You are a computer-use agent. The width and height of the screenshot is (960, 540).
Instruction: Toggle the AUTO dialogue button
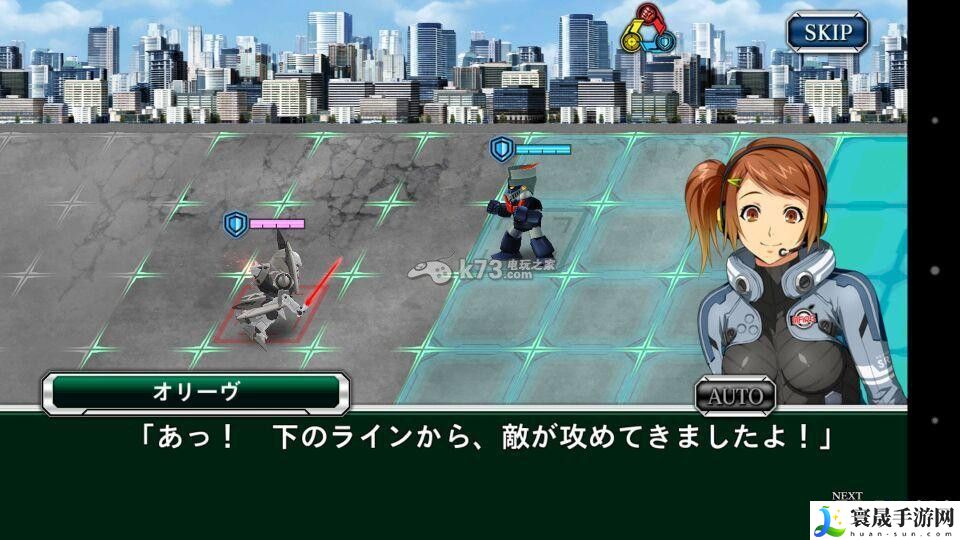pos(735,395)
